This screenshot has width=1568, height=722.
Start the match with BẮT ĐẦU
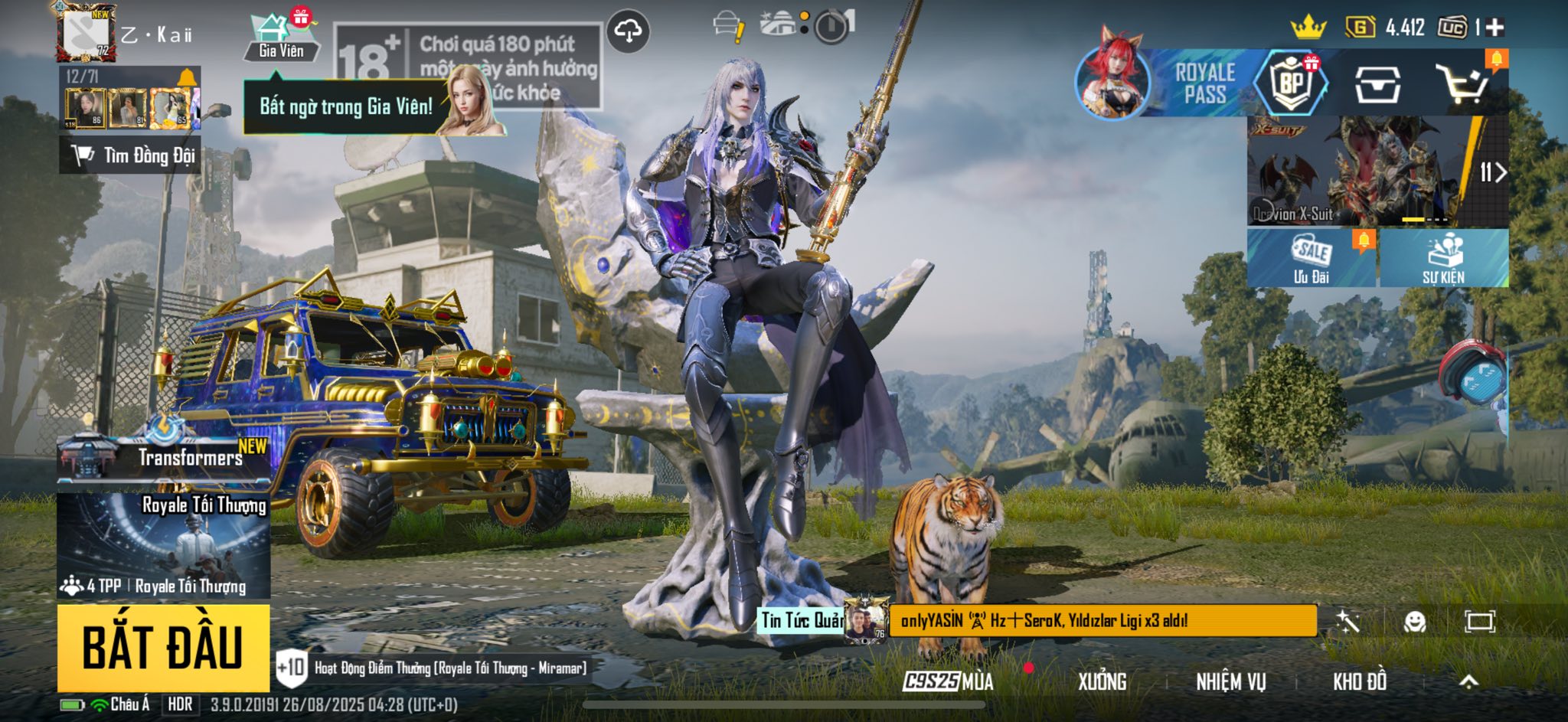point(163,648)
